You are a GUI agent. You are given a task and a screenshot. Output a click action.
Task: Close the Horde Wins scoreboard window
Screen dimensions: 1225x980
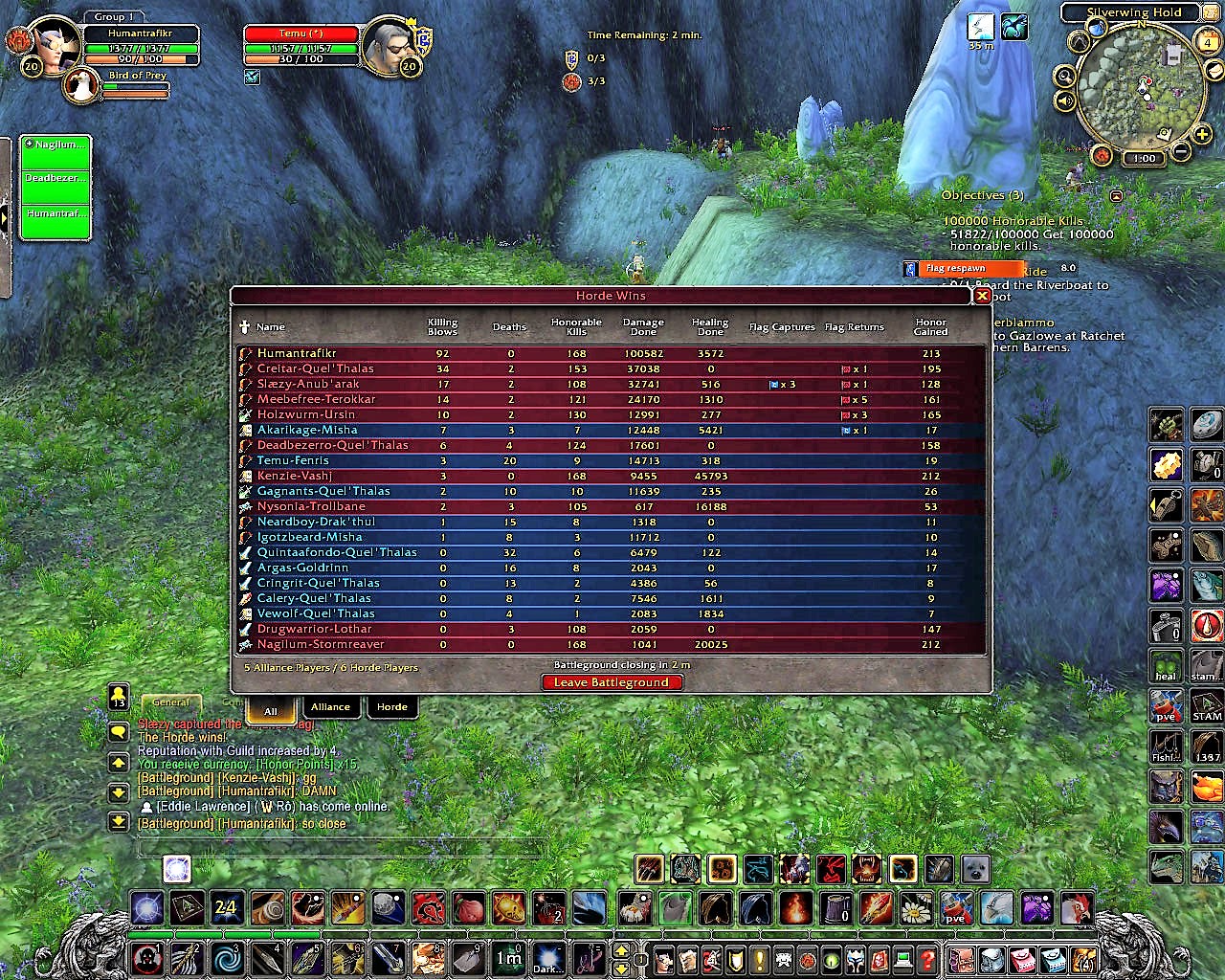tap(981, 297)
